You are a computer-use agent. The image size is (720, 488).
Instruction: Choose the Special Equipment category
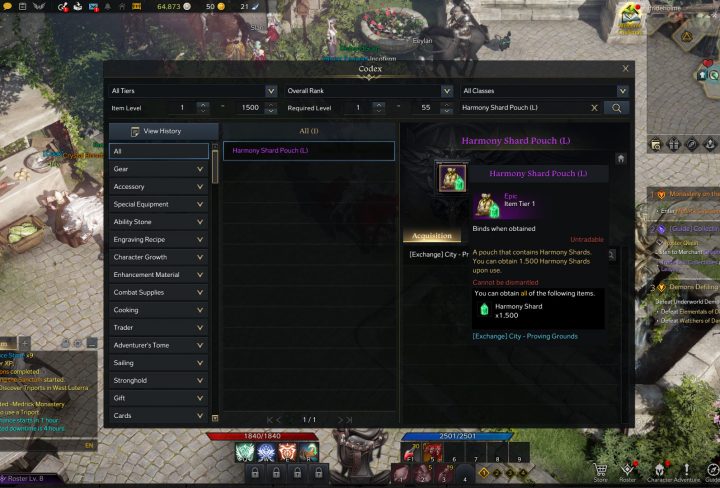coord(160,204)
